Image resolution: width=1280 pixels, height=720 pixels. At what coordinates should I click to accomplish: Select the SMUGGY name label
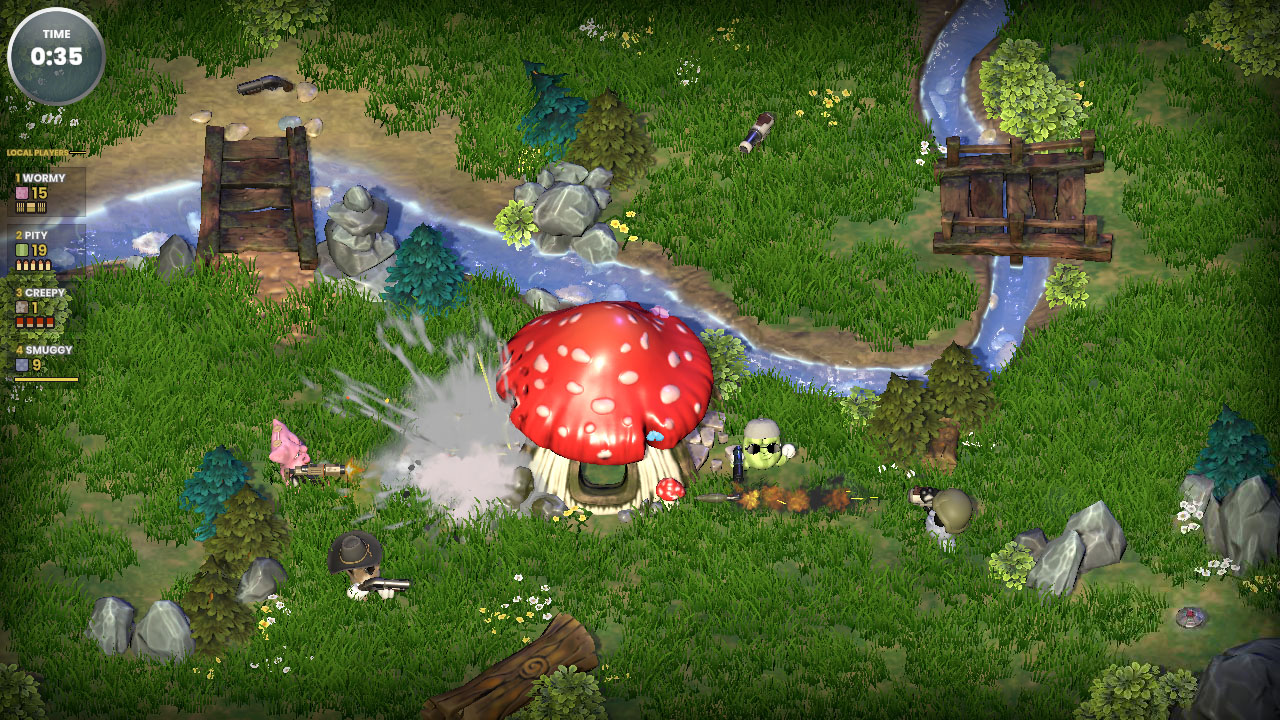[45, 350]
